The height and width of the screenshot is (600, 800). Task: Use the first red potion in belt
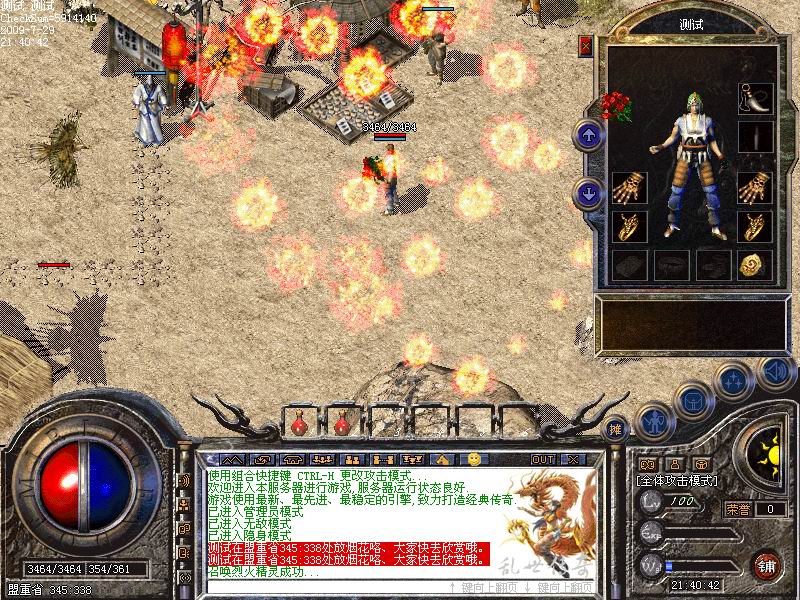pyautogui.click(x=299, y=425)
